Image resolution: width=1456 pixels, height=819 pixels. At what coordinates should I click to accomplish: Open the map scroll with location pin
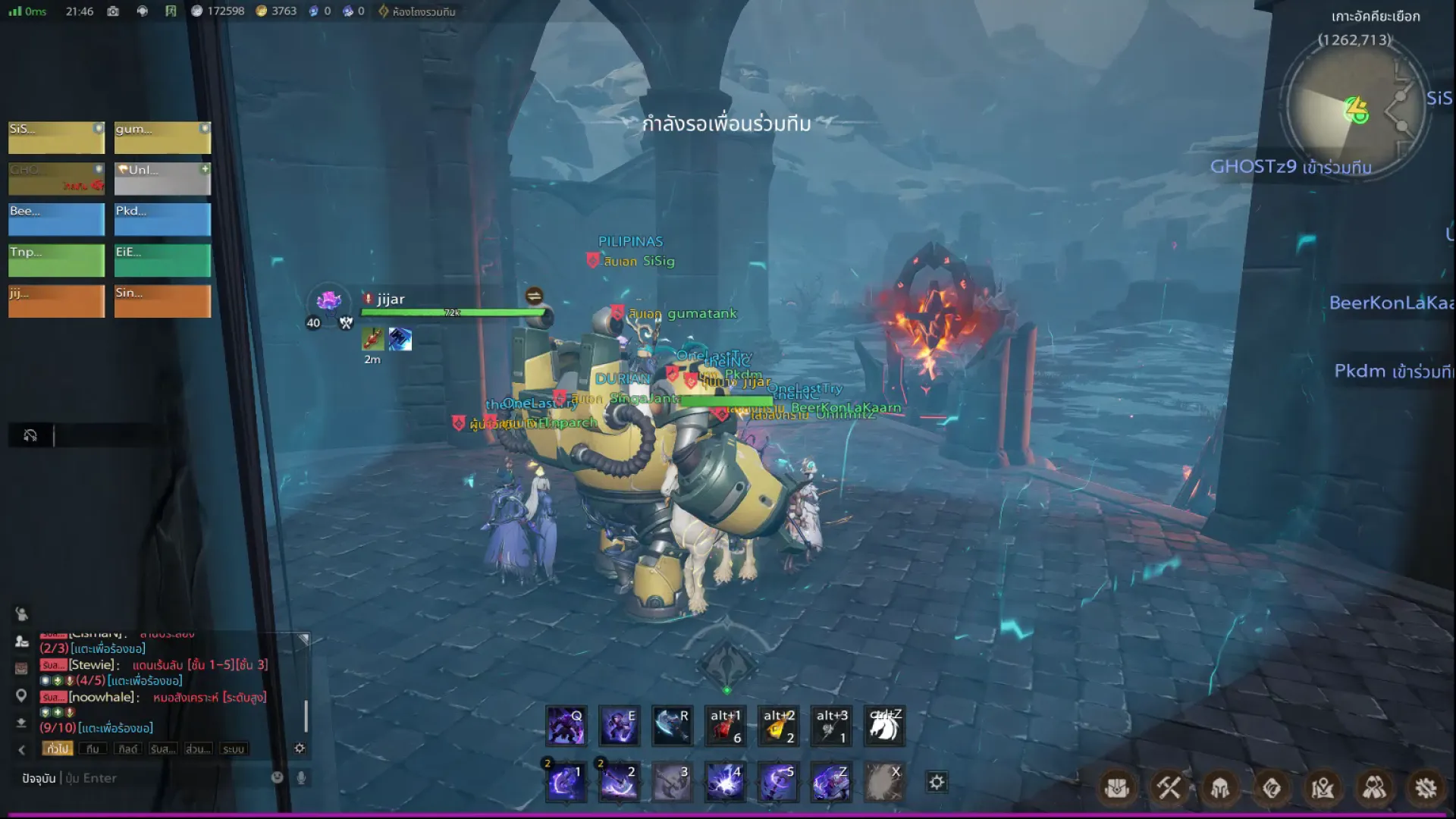click(1323, 788)
